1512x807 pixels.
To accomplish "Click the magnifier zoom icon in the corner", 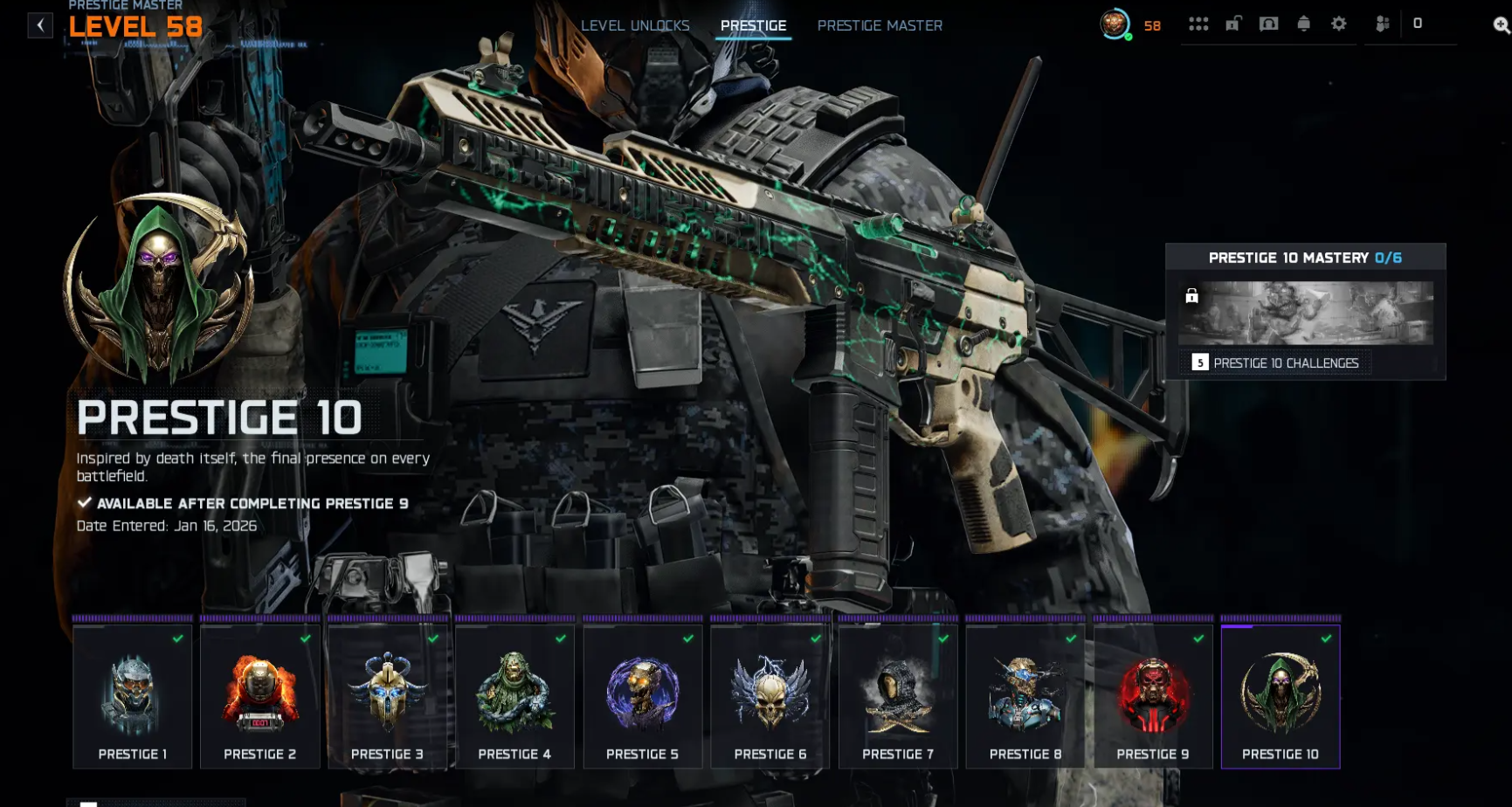I will pyautogui.click(x=1499, y=24).
